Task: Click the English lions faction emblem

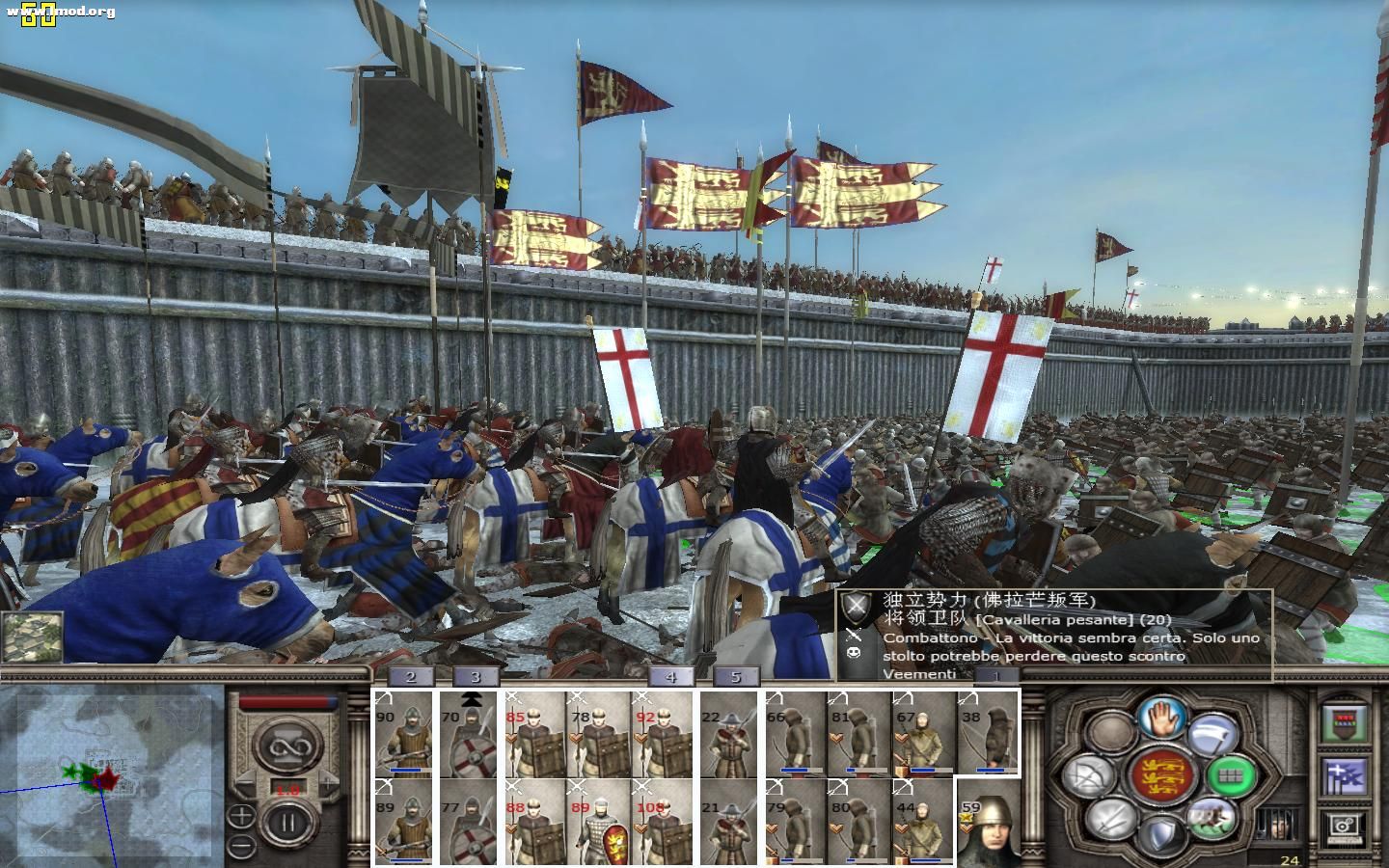Action: click(1162, 776)
